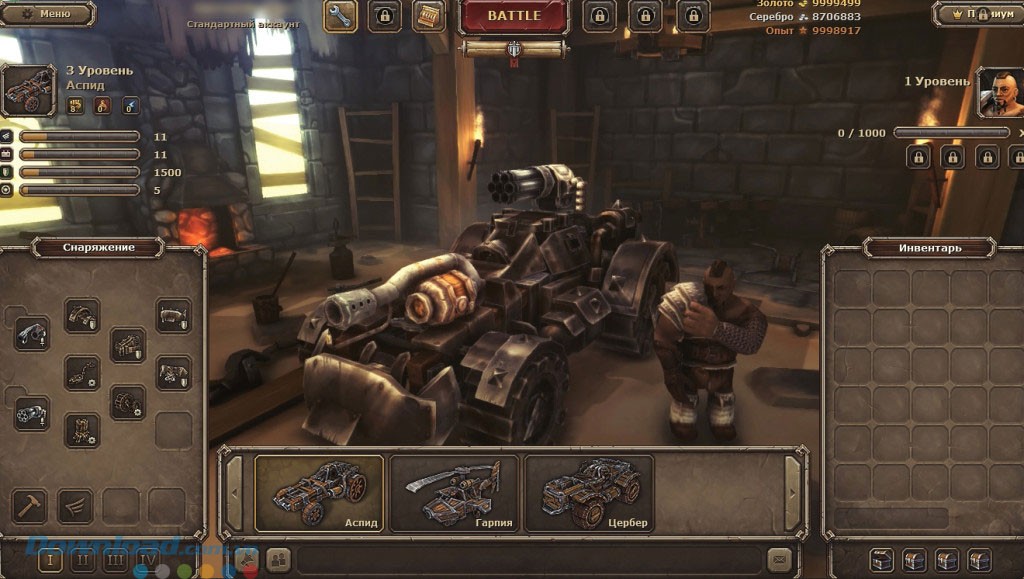
Task: Click the Премиум account button
Action: click(979, 14)
